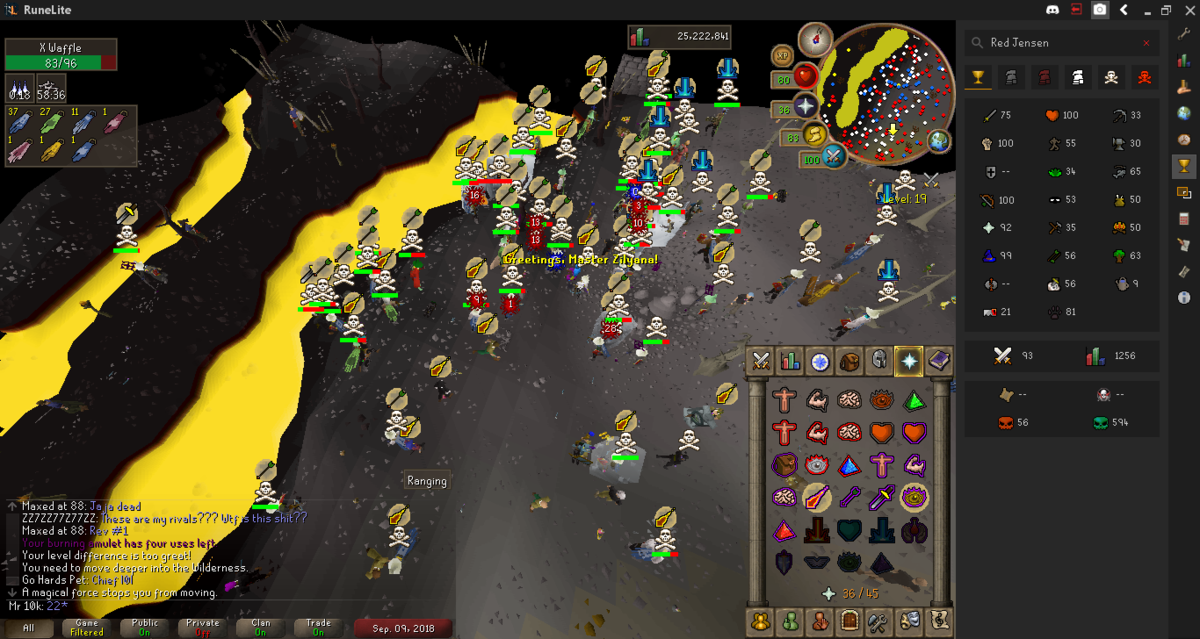The width and height of the screenshot is (1200, 639).
Task: Click the compass to face north
Action: [x=816, y=39]
